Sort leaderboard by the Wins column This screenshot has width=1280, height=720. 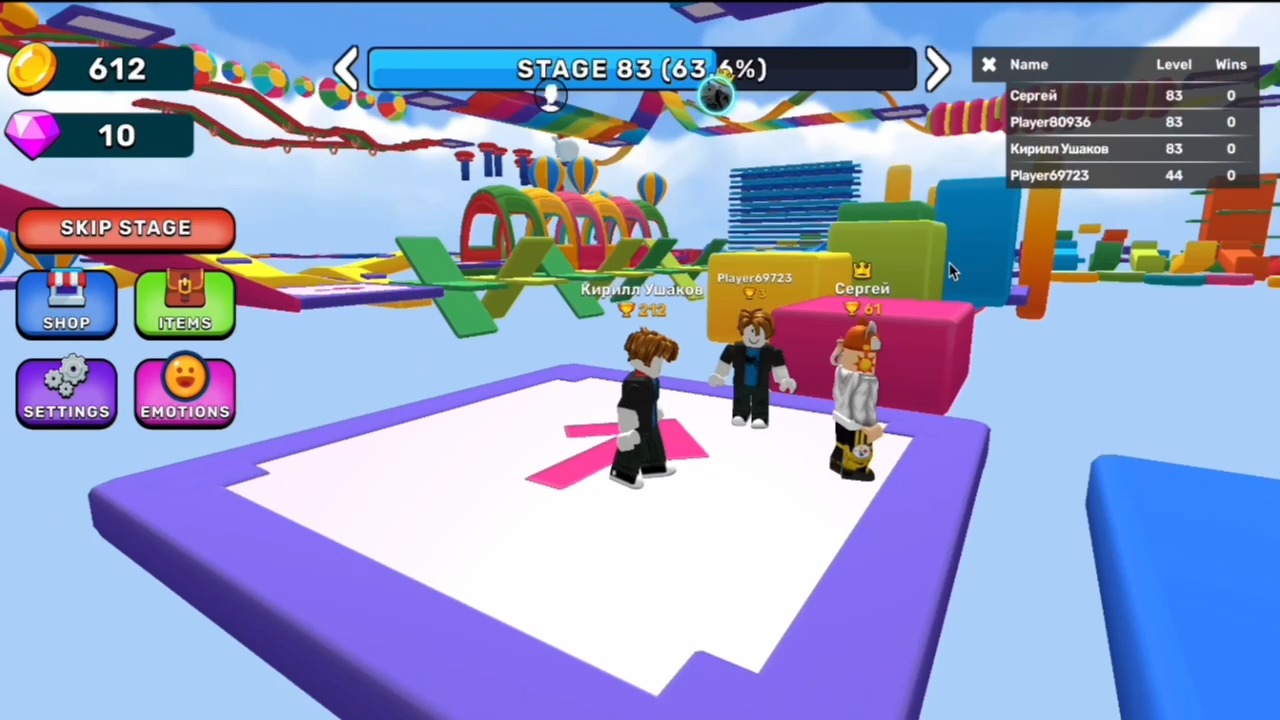pos(1230,64)
